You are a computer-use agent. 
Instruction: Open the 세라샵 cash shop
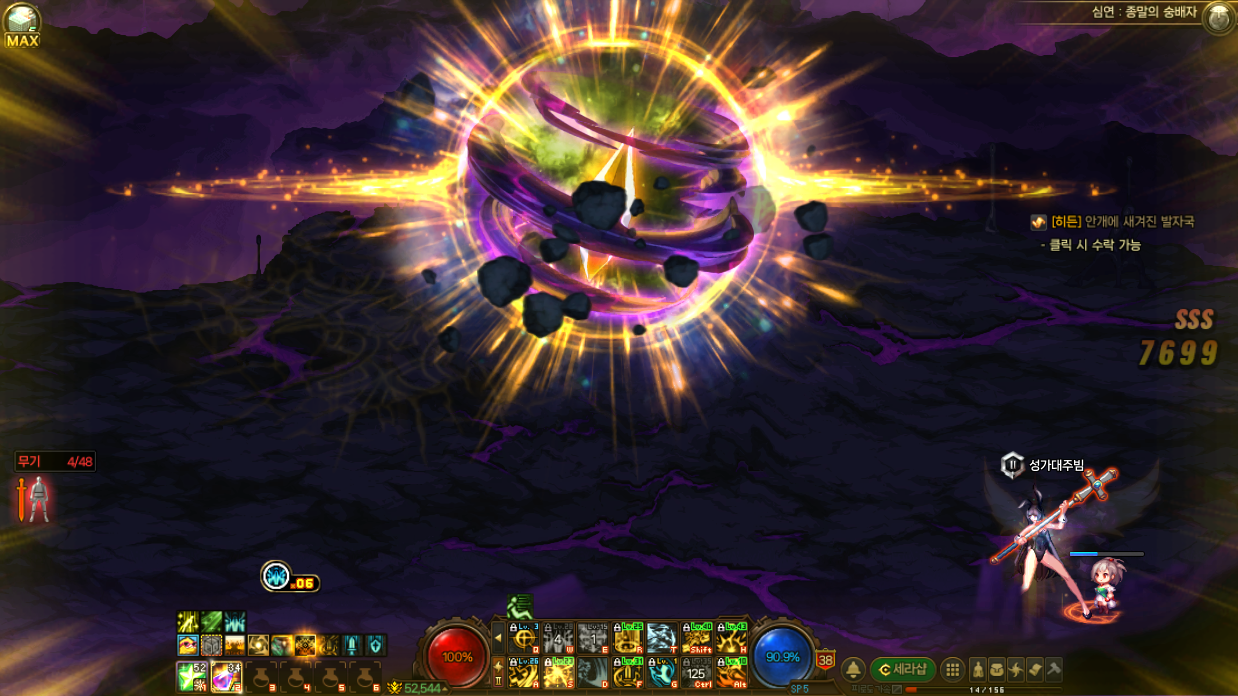point(902,669)
